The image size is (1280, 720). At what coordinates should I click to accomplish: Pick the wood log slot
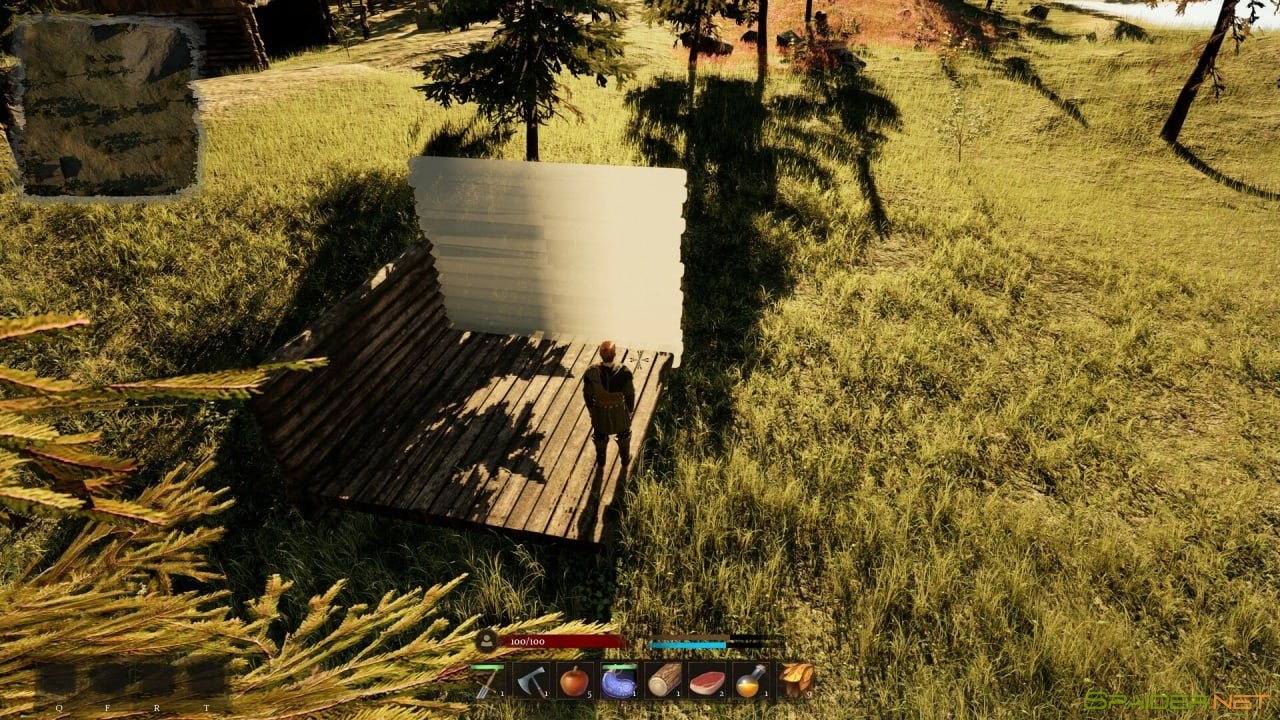663,681
